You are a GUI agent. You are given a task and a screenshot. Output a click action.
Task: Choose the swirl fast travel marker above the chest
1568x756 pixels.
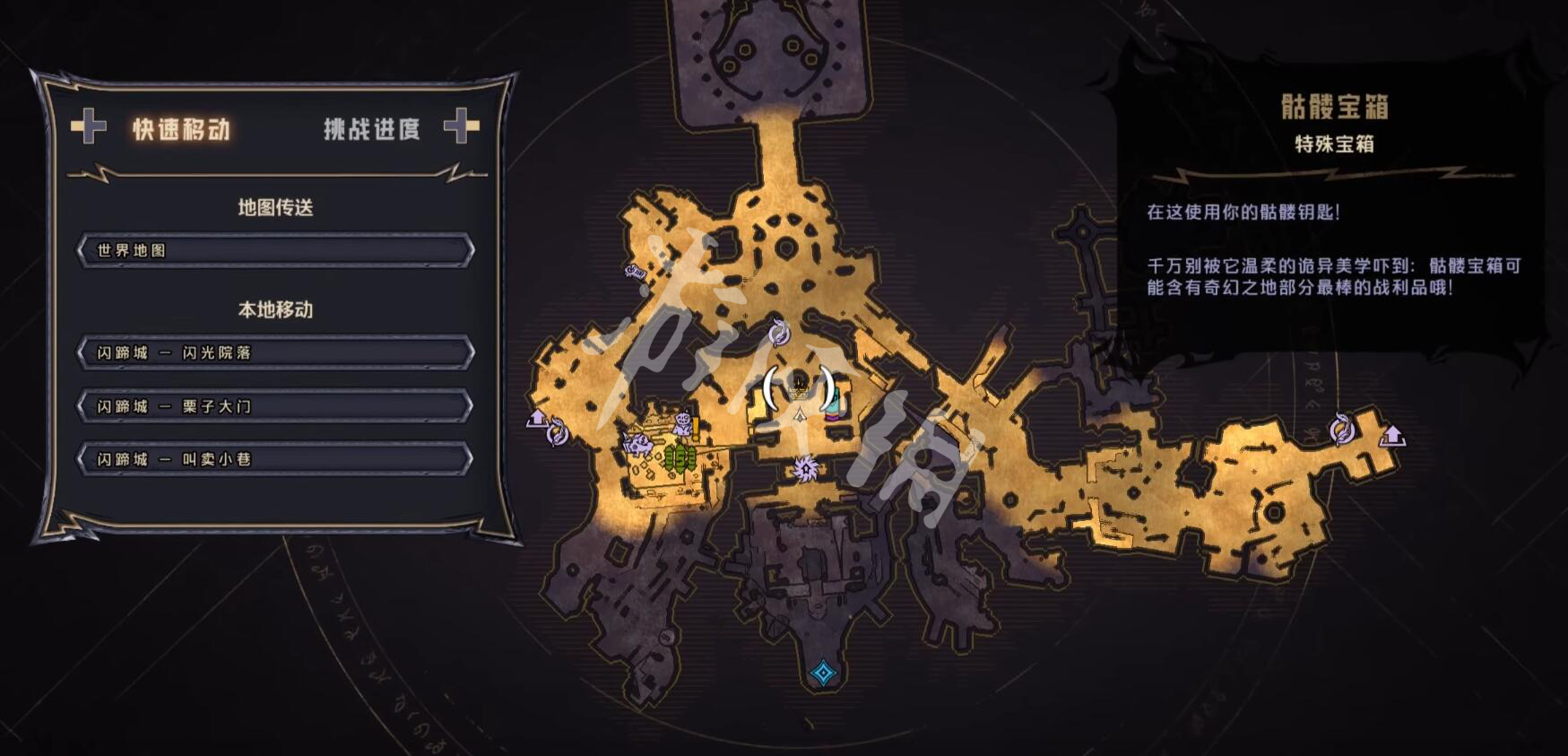pyautogui.click(x=779, y=334)
